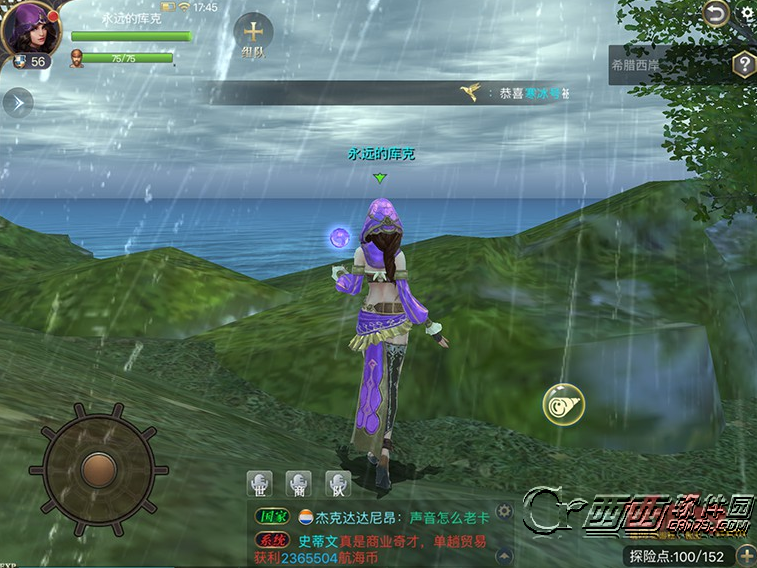Tap the ship wheel movement joystick
757x568 pixels.
pos(98,466)
